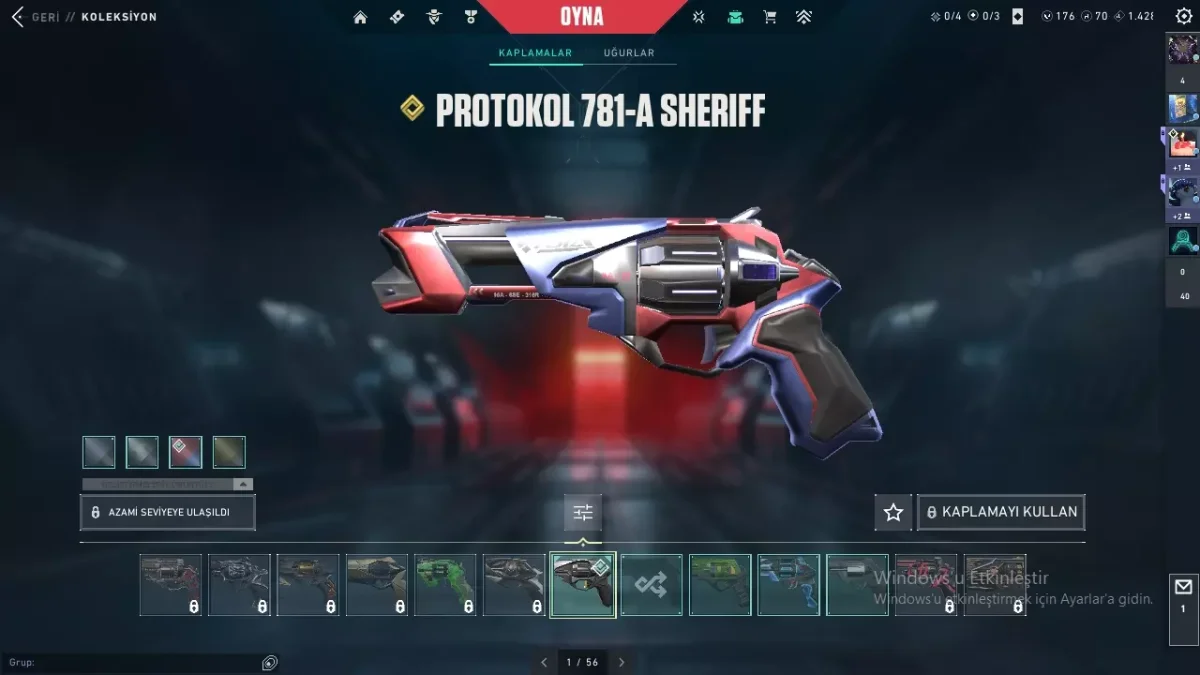Open the home icon in top navigation

coord(360,17)
